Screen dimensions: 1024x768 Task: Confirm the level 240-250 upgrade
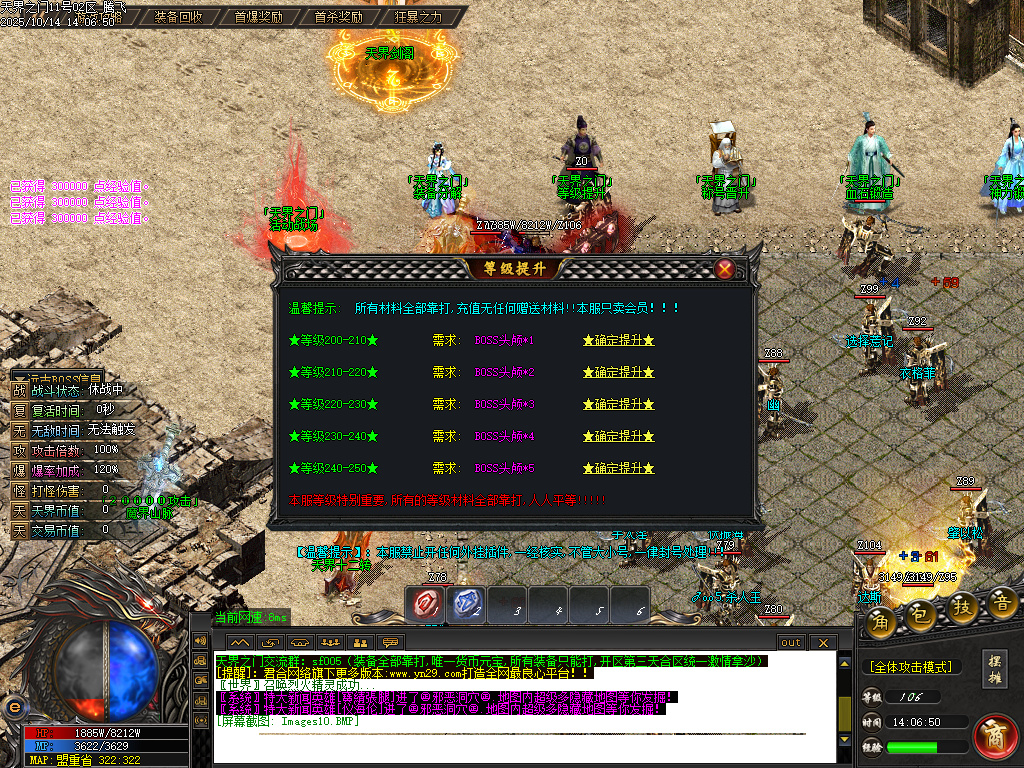pyautogui.click(x=618, y=469)
